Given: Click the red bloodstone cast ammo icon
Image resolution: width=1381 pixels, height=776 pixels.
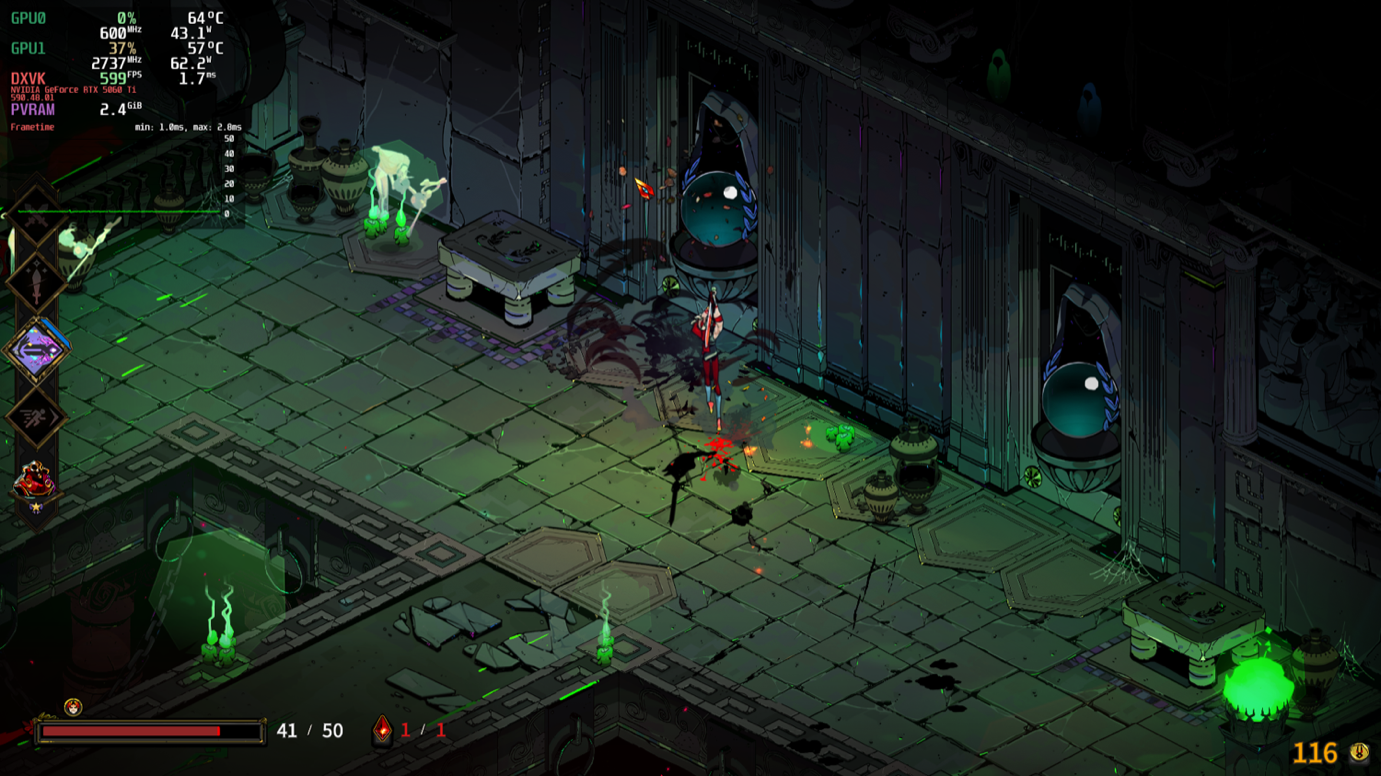Looking at the screenshot, I should coord(383,731).
